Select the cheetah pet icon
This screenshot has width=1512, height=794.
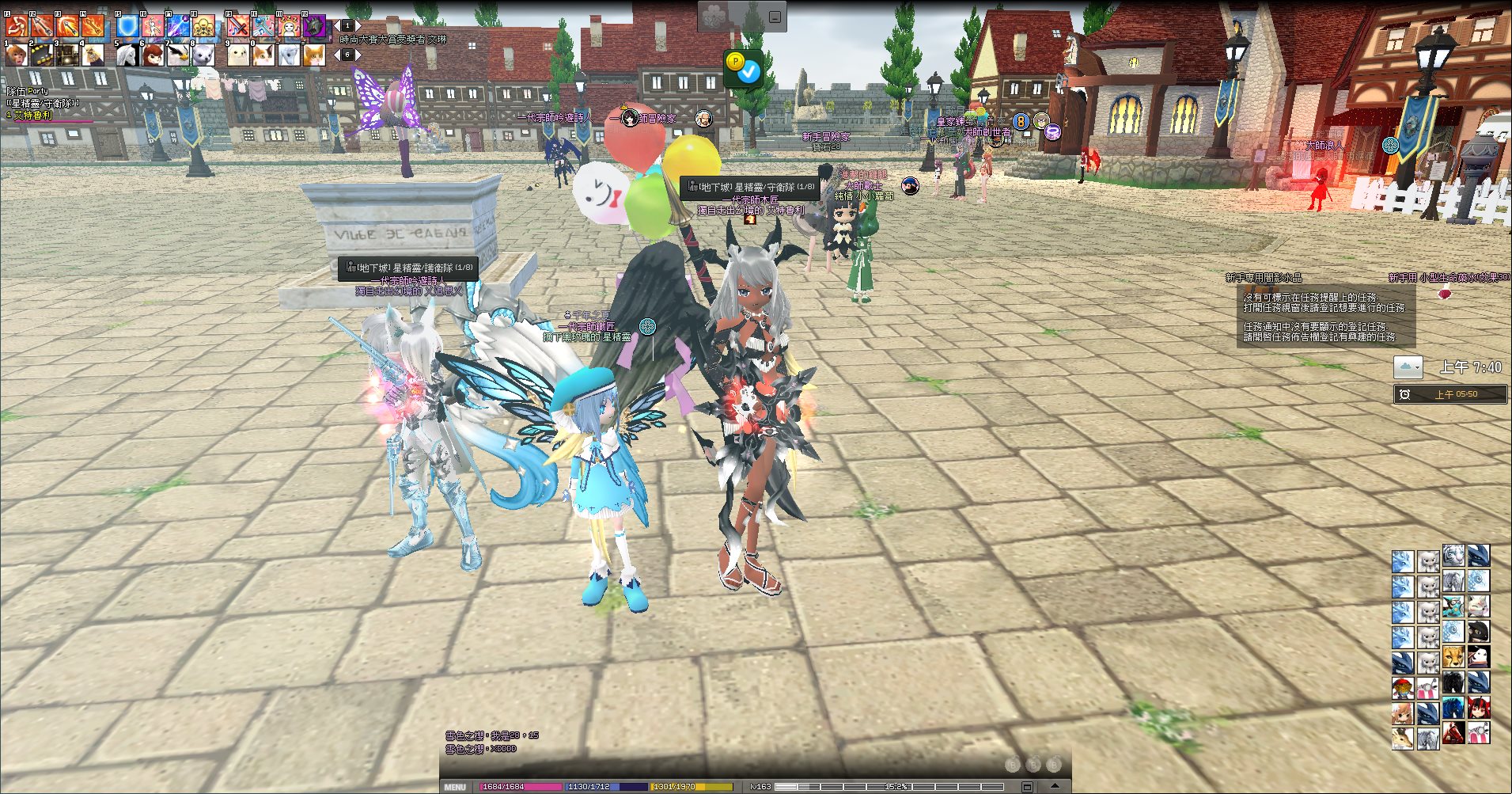click(x=1453, y=657)
